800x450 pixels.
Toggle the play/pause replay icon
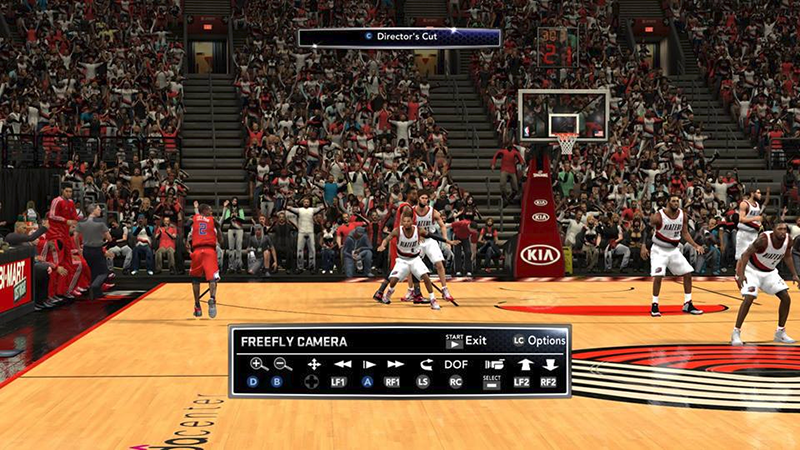[x=369, y=364]
